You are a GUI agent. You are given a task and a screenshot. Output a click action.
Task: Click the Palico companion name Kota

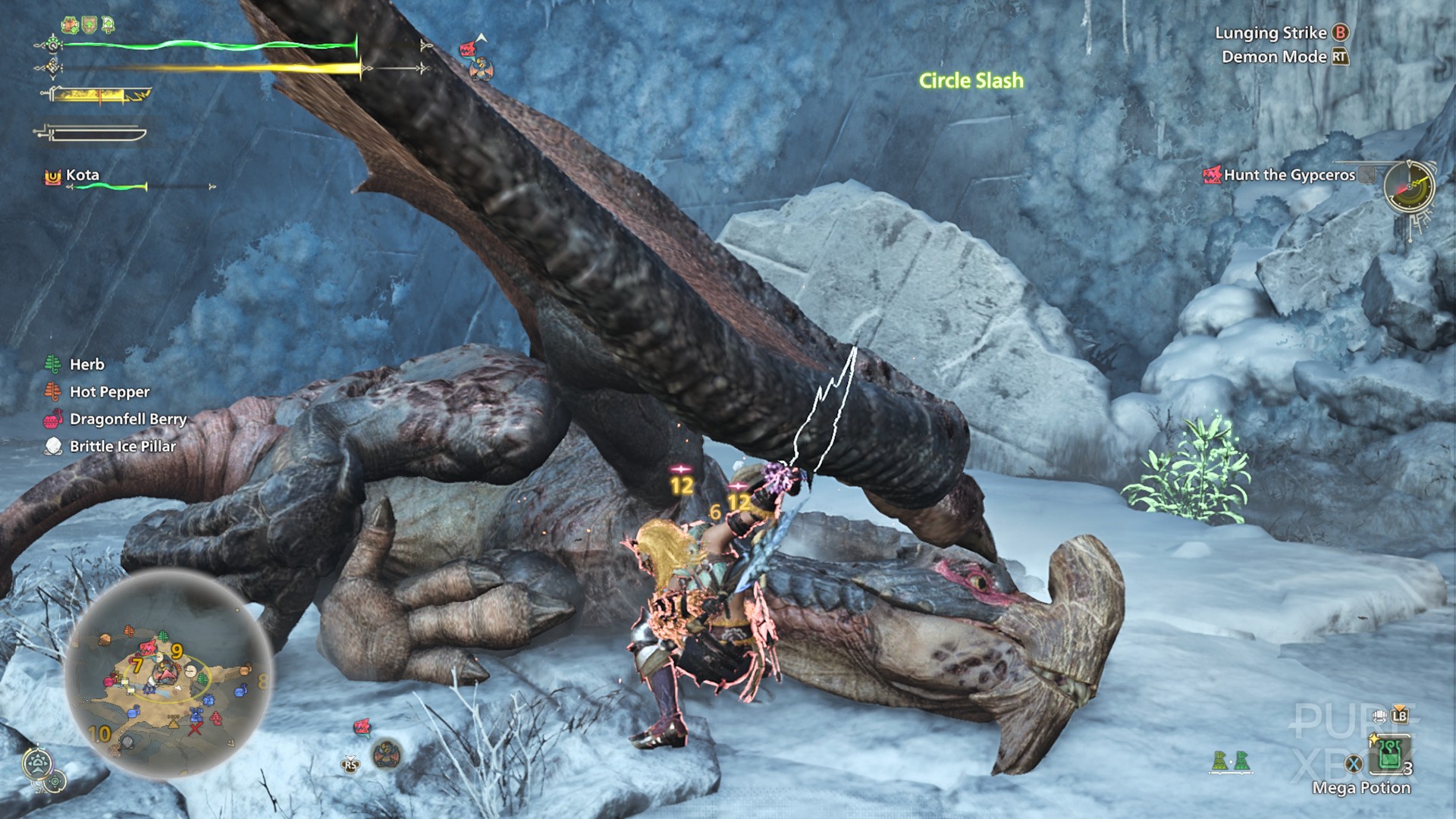pyautogui.click(x=82, y=175)
